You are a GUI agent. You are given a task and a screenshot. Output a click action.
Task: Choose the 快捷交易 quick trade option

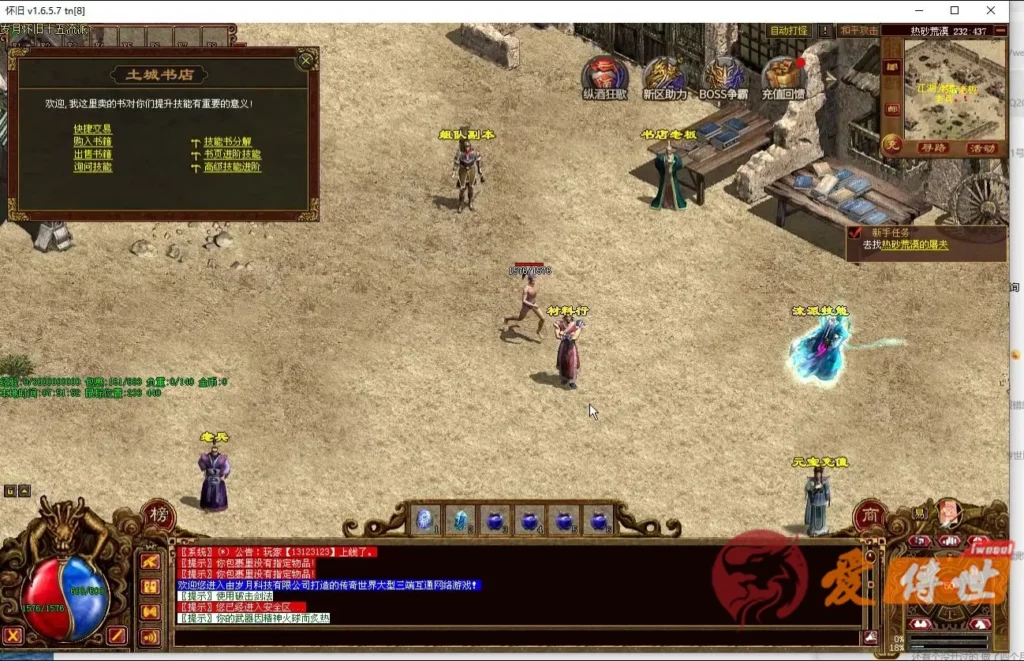click(93, 129)
